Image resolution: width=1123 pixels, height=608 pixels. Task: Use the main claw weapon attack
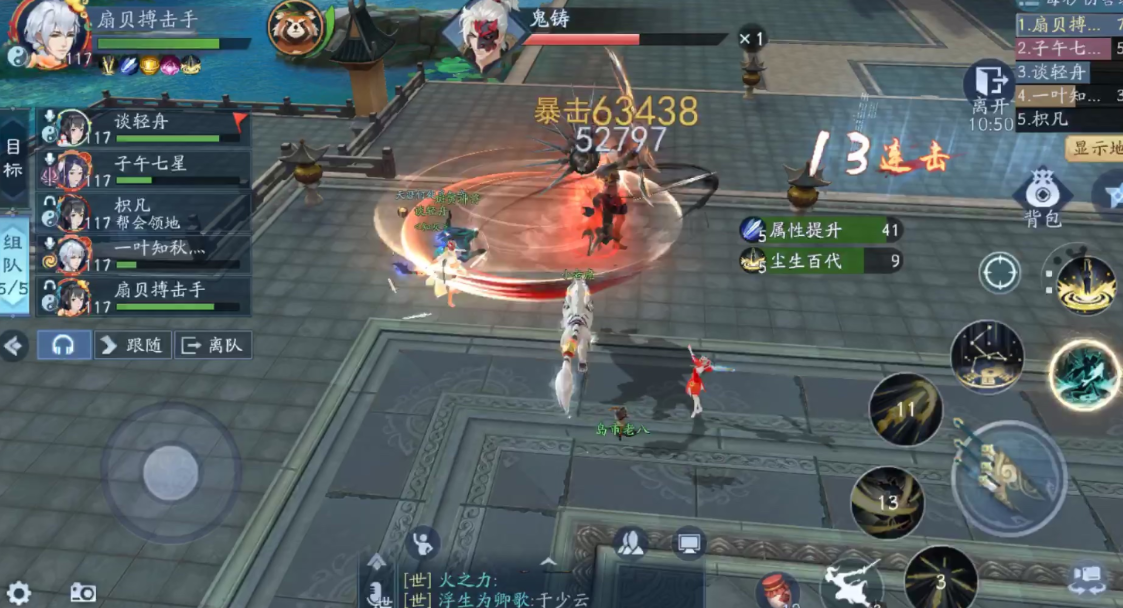point(1009,477)
